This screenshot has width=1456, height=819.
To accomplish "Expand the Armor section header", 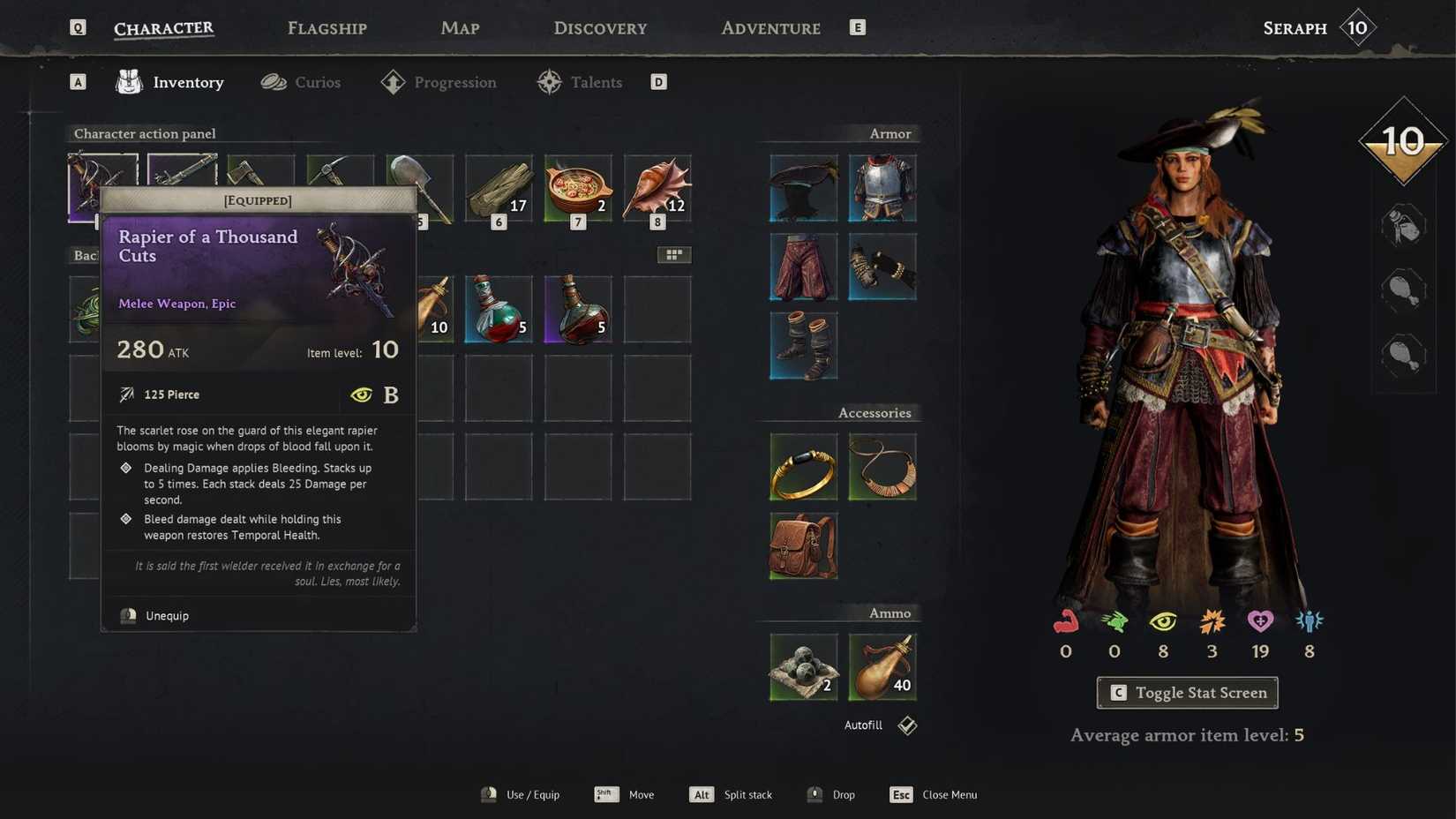I will (x=889, y=133).
